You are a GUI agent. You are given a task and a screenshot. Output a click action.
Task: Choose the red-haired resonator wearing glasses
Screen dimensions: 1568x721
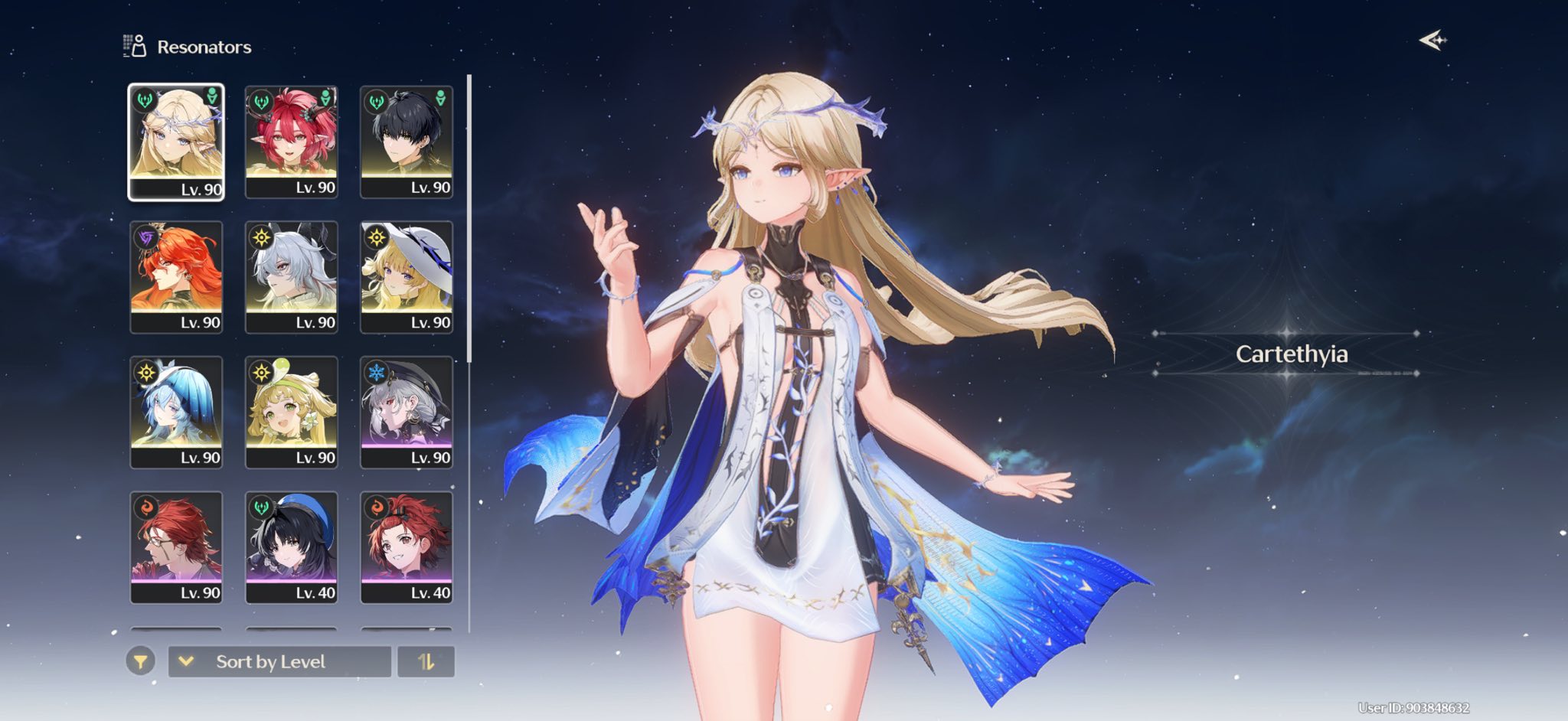[x=176, y=546]
